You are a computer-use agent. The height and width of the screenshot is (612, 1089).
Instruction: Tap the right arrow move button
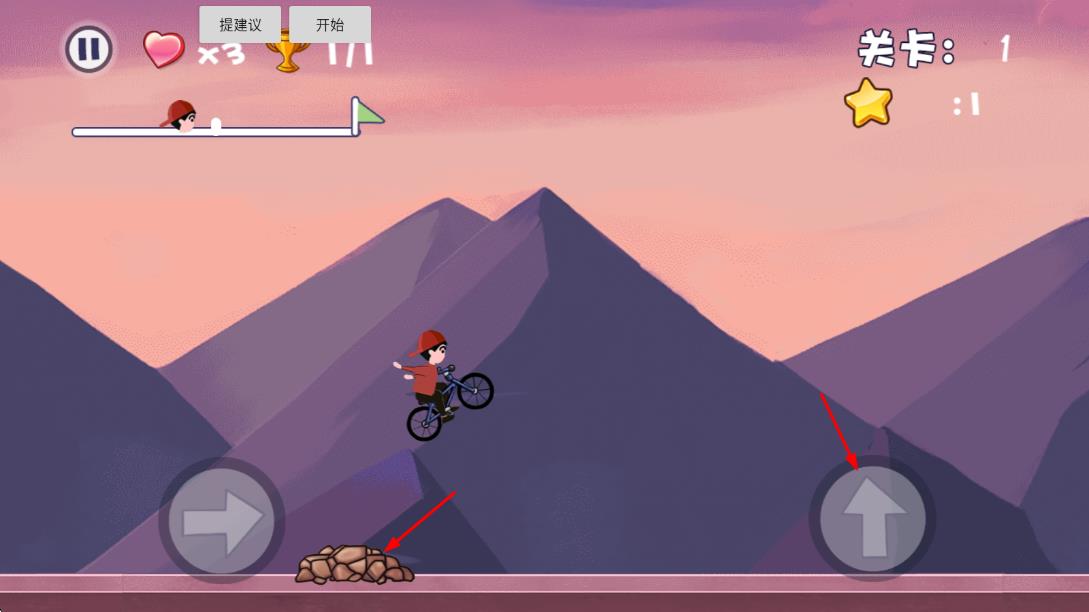[221, 520]
